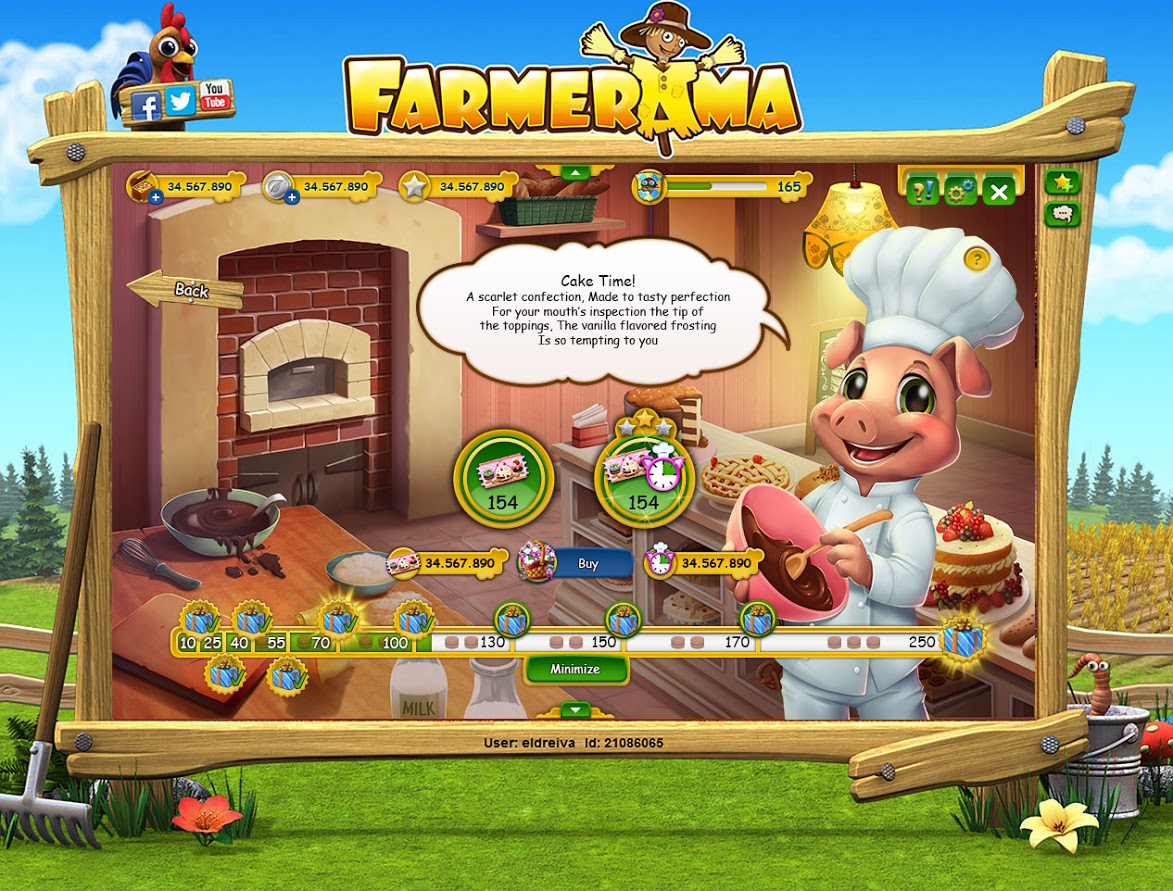1173x891 pixels.
Task: Open the gear settings button
Action: 960,190
